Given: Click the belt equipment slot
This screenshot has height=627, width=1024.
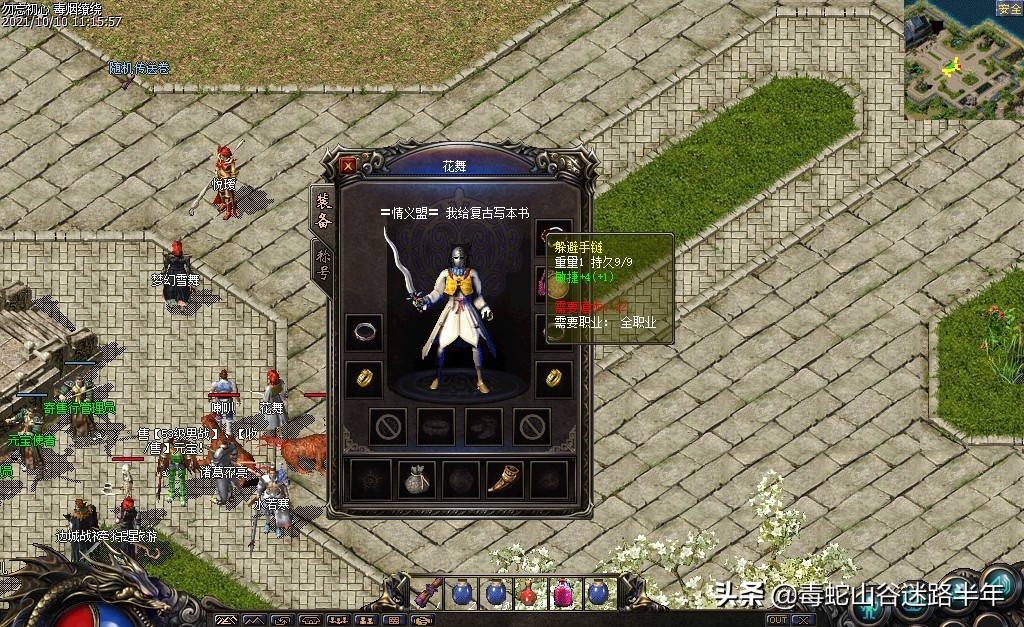Looking at the screenshot, I should pyautogui.click(x=436, y=426).
